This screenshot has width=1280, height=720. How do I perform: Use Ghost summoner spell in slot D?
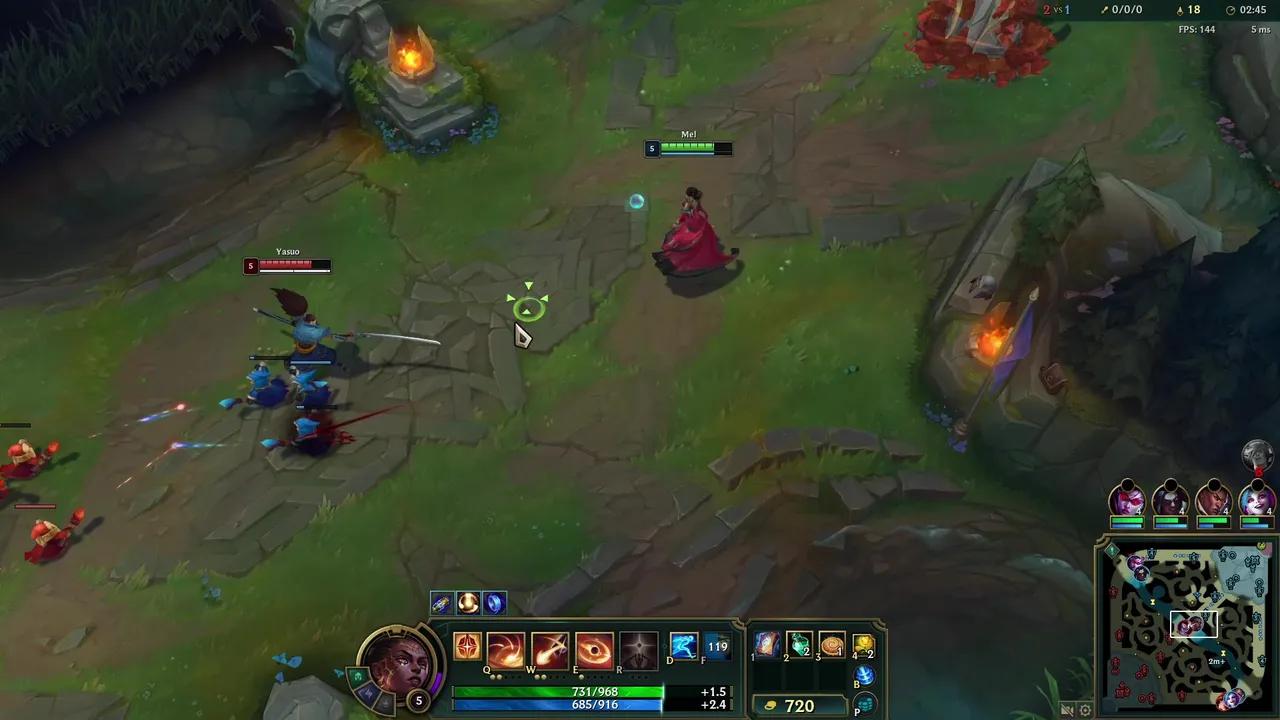coord(683,647)
